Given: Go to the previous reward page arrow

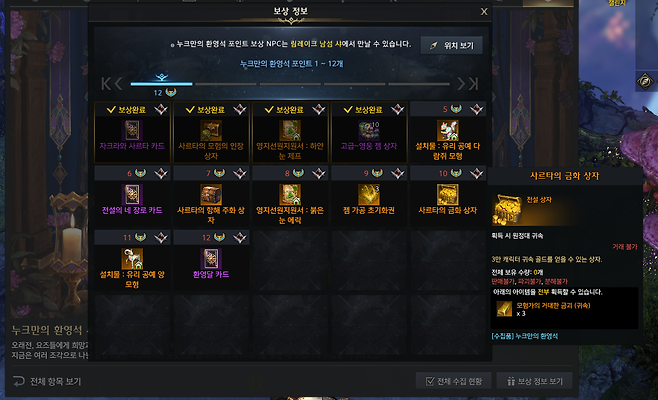Looking at the screenshot, I should [x=114, y=84].
